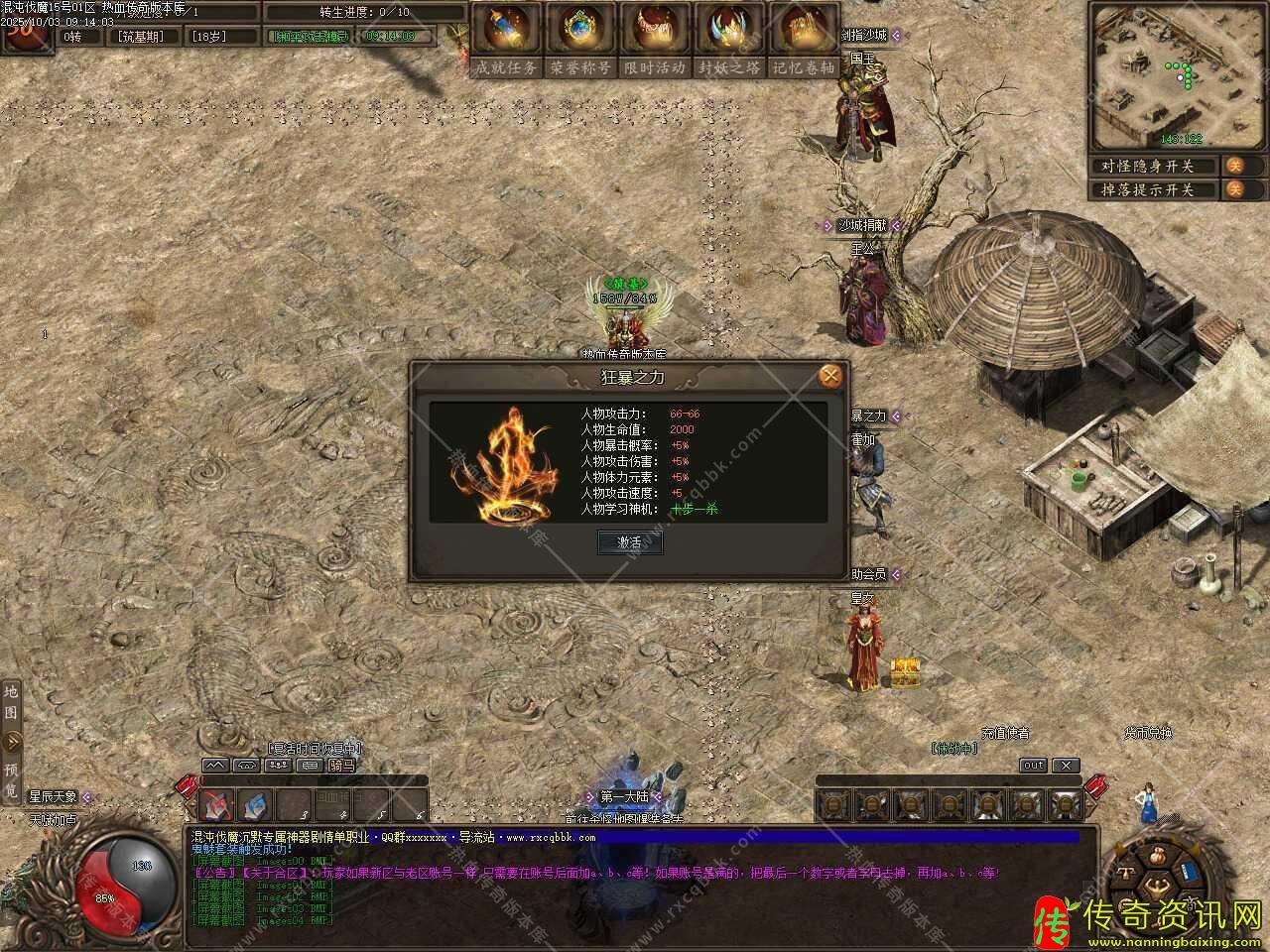1270x952 pixels.
Task: Click the X button beside out
Action: pyautogui.click(x=1066, y=766)
